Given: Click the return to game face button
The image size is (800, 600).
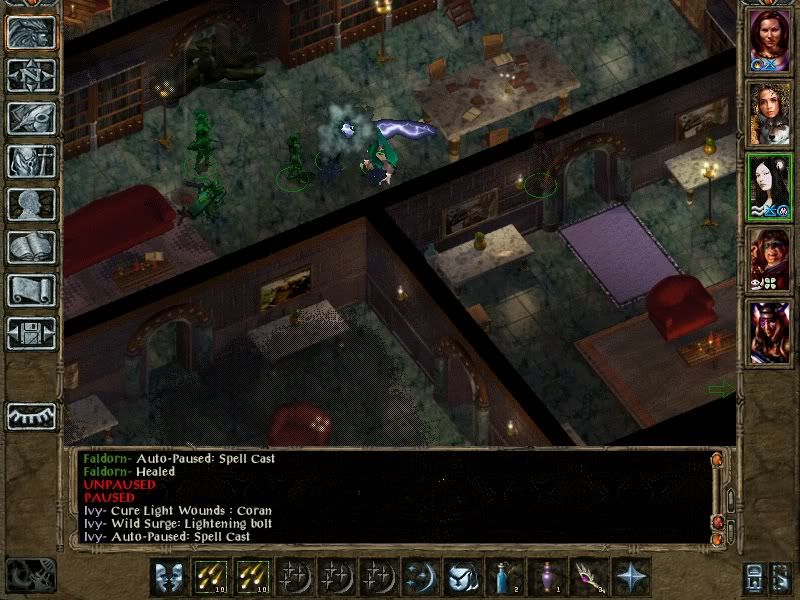Looking at the screenshot, I should (x=31, y=32).
